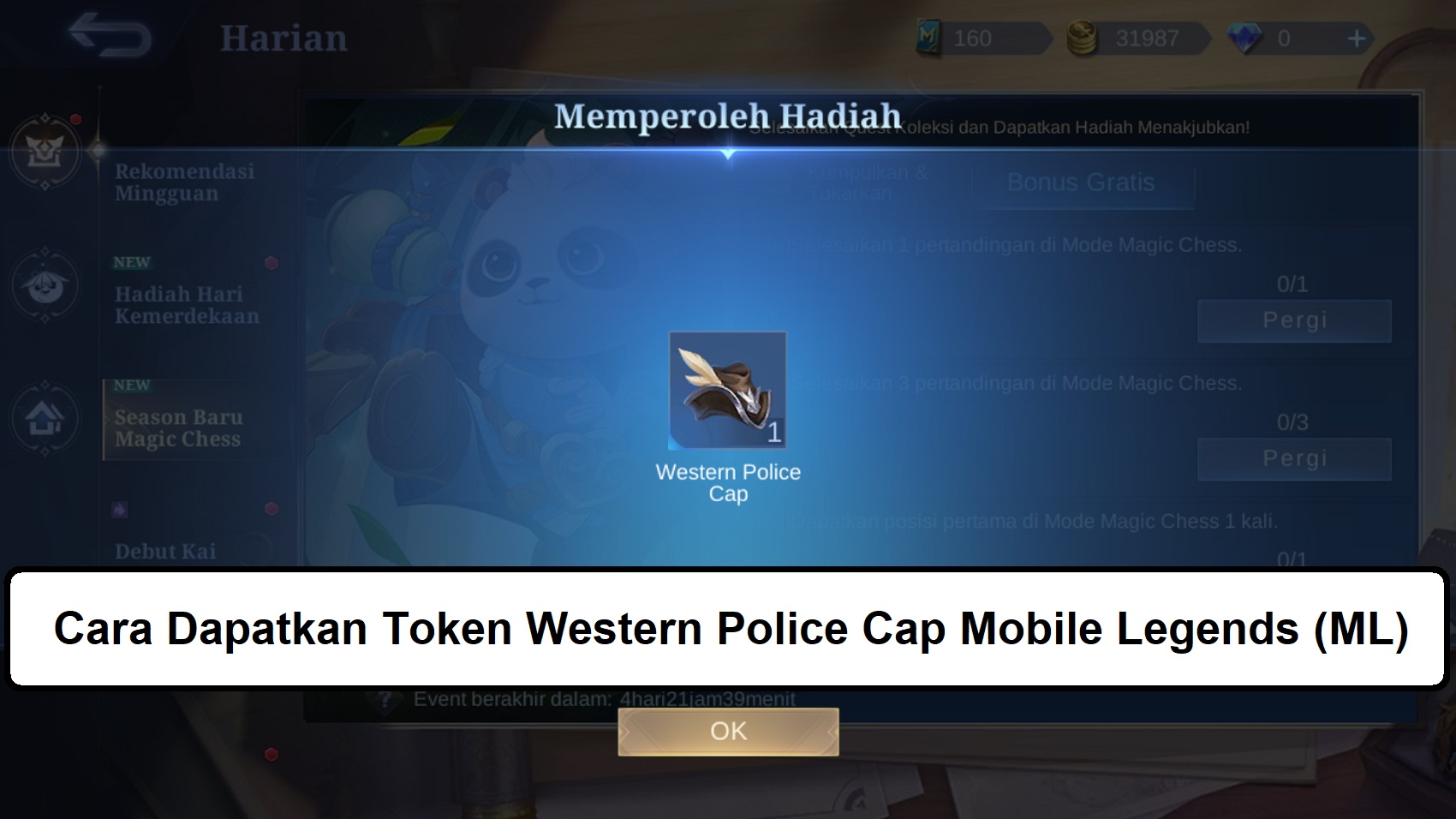Click the gold coins currency icon
This screenshot has width=1456, height=819.
click(x=1081, y=36)
